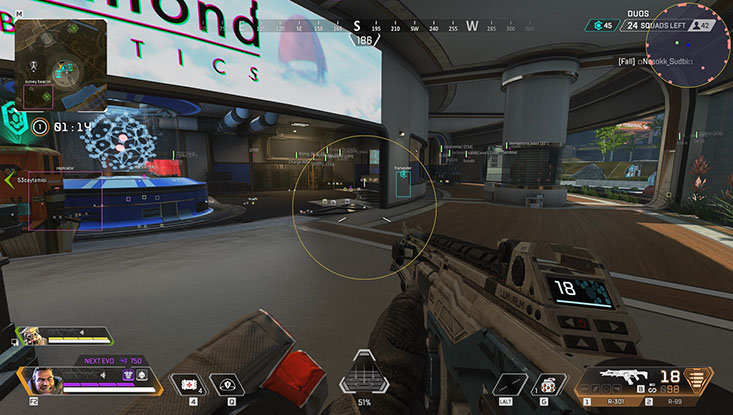Screen dimensions: 733x415
Task: Open the circular ring tracker map
Action: point(688,43)
